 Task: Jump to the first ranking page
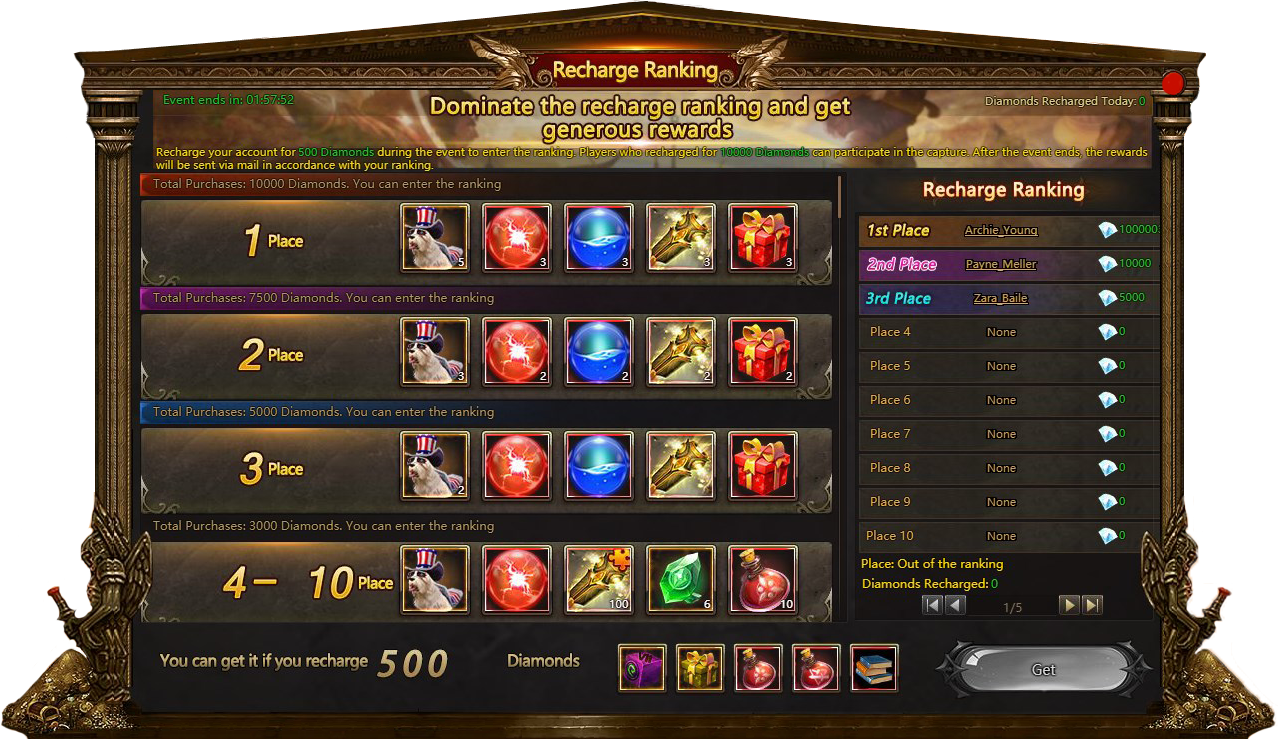(932, 605)
